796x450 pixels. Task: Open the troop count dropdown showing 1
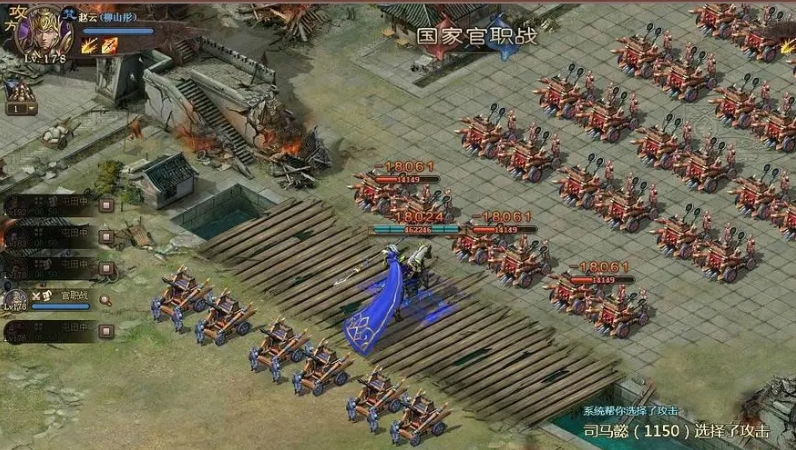pyautogui.click(x=20, y=109)
